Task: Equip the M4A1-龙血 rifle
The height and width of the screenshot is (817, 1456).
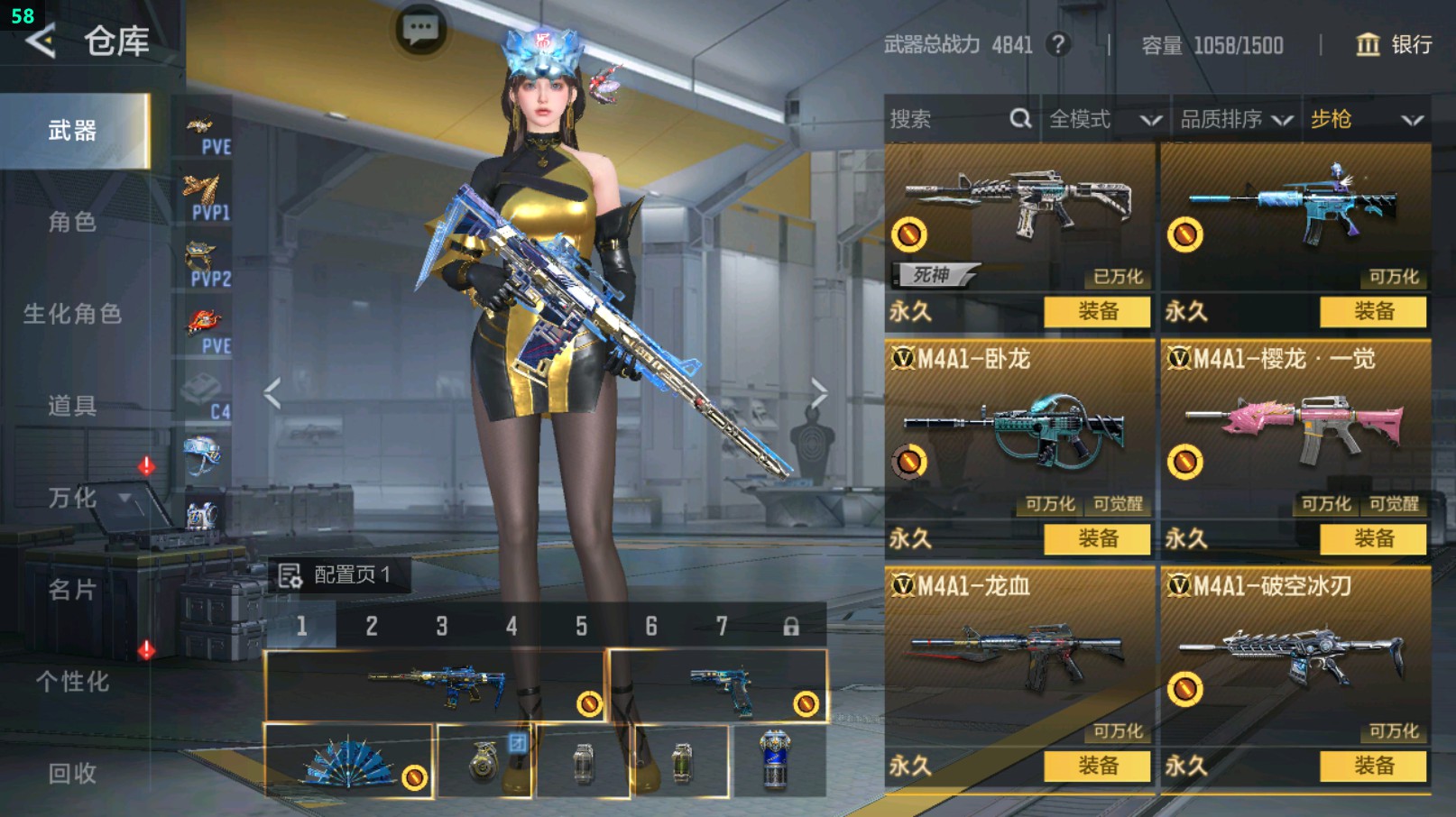Action: pos(1097,767)
